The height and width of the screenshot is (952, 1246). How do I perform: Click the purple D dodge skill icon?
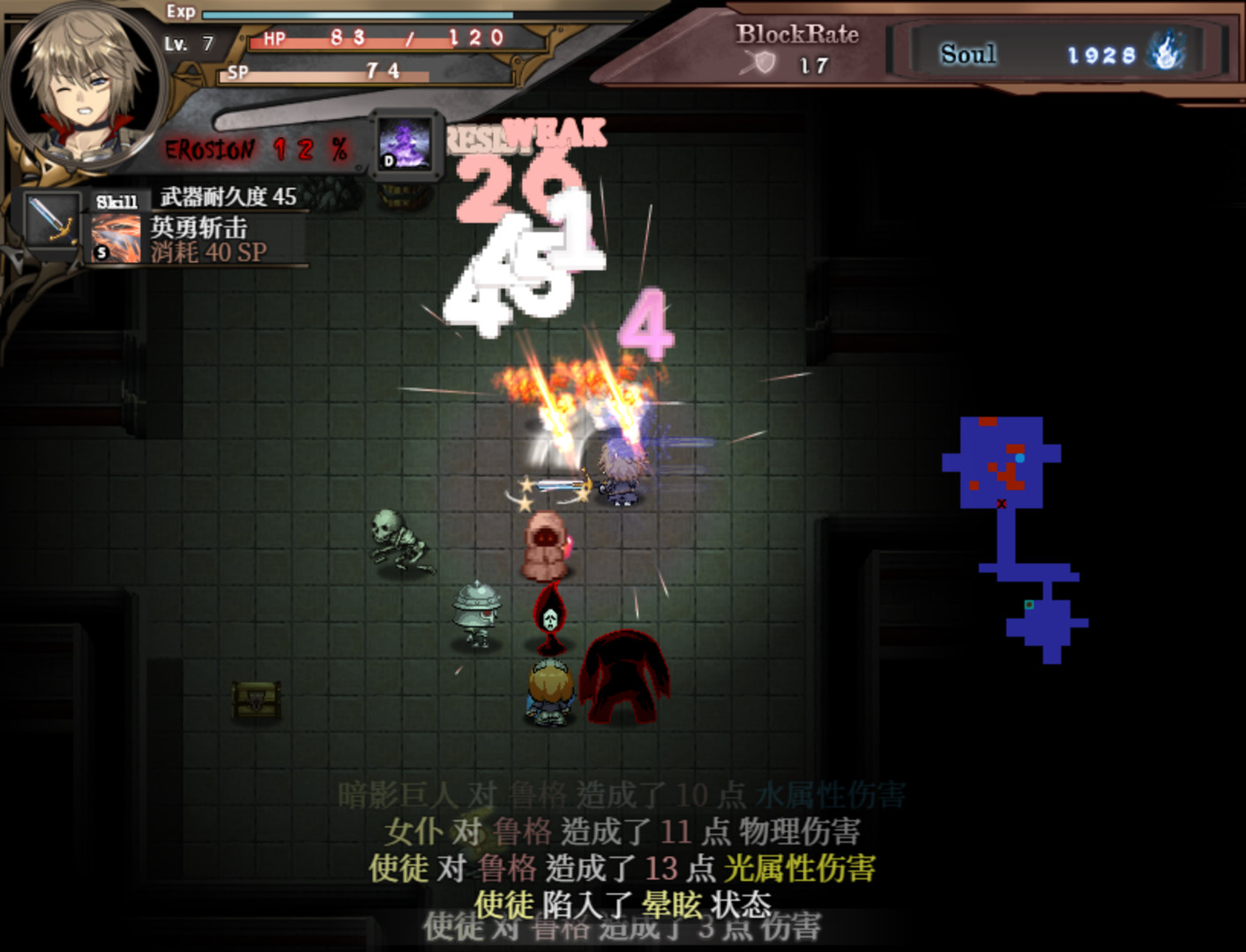pyautogui.click(x=405, y=143)
